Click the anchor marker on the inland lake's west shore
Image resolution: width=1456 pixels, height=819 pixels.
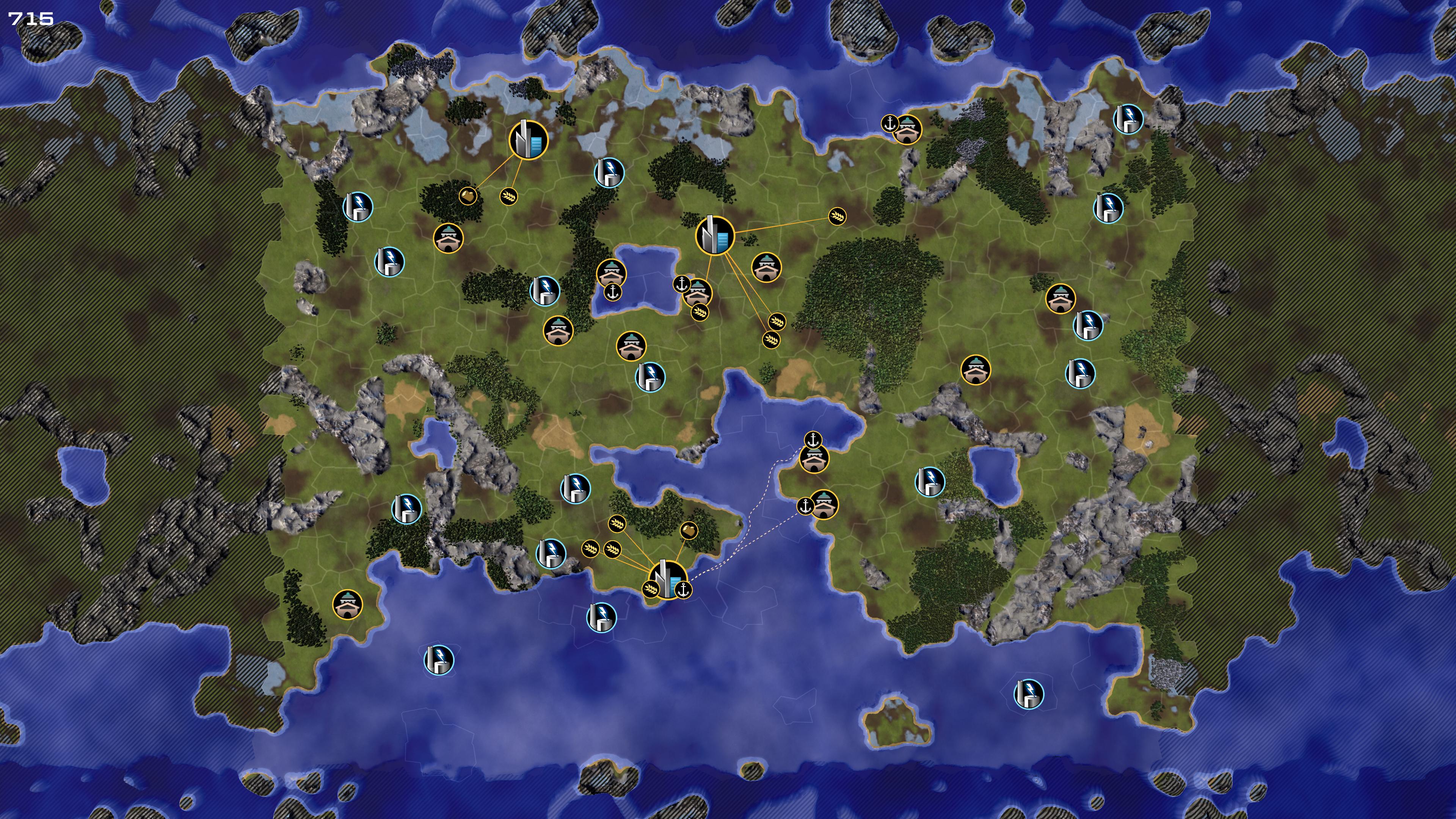tap(613, 292)
